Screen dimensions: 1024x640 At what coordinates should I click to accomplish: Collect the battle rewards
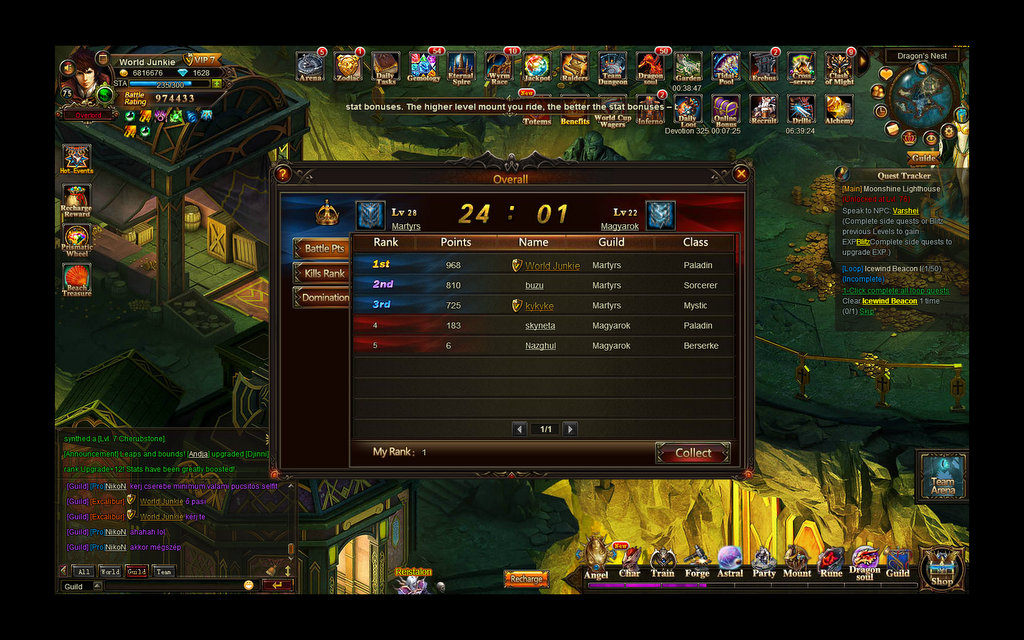click(x=693, y=453)
